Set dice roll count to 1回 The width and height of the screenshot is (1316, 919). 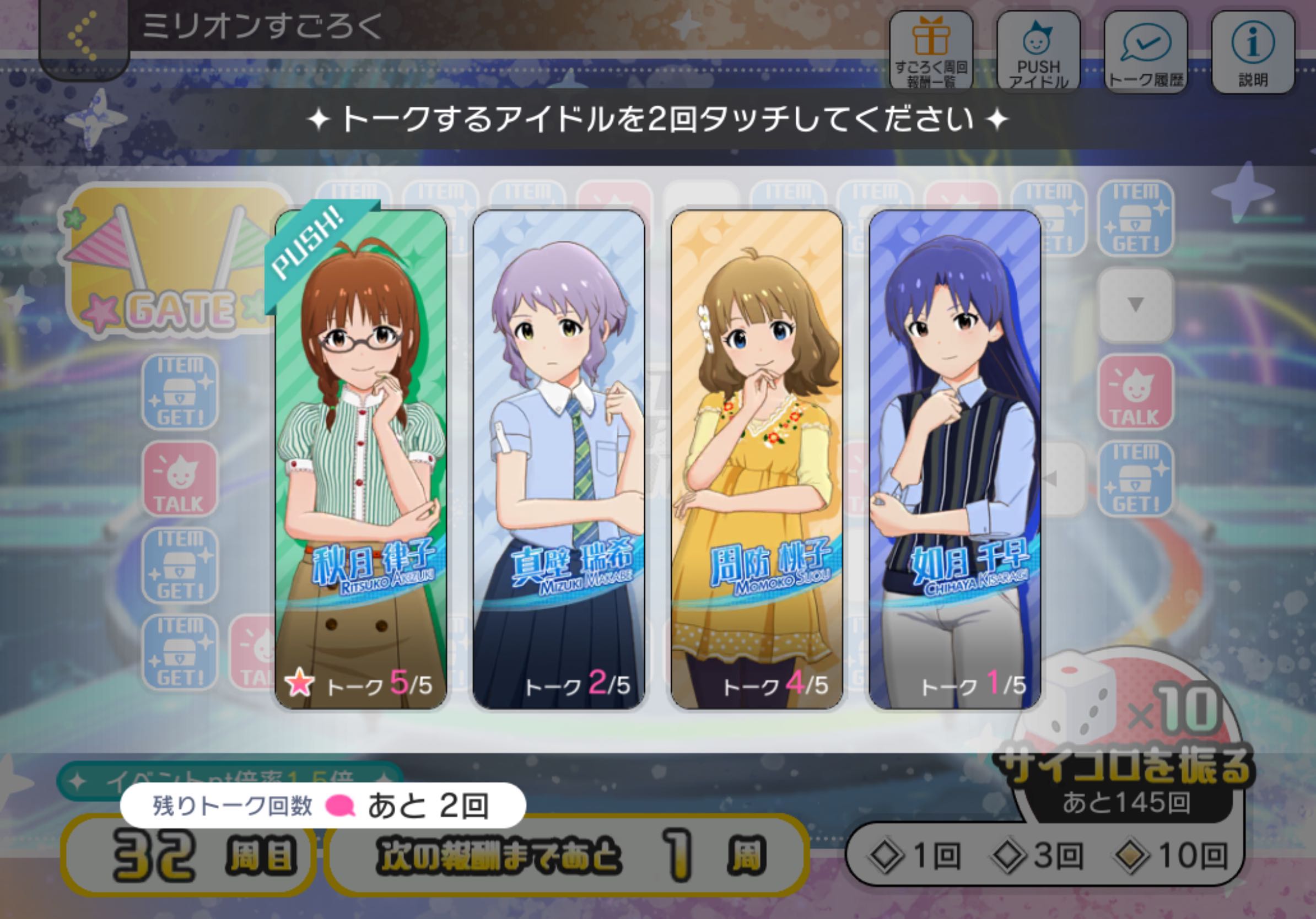pos(915,856)
